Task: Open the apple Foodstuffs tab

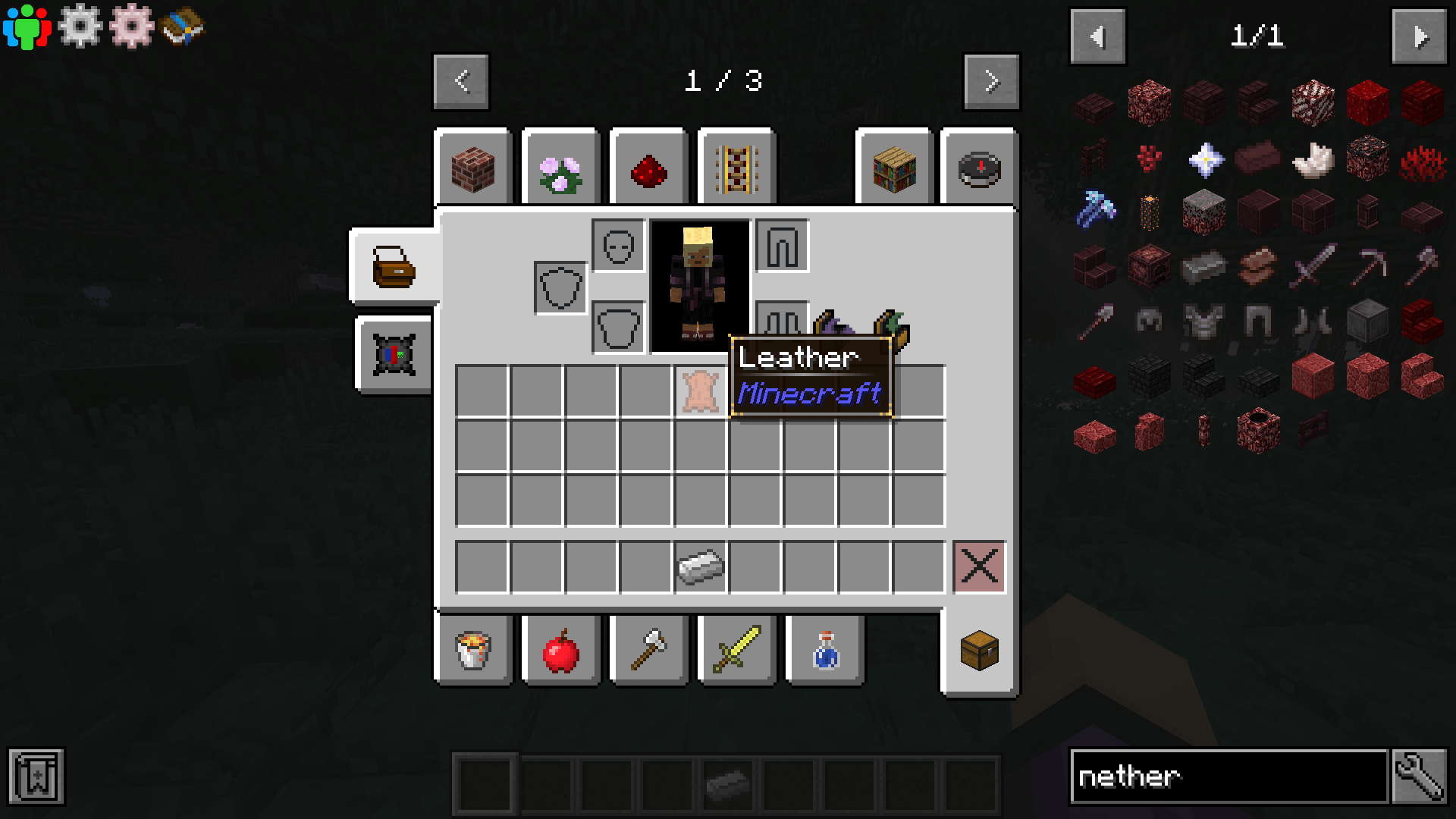Action: 561,650
